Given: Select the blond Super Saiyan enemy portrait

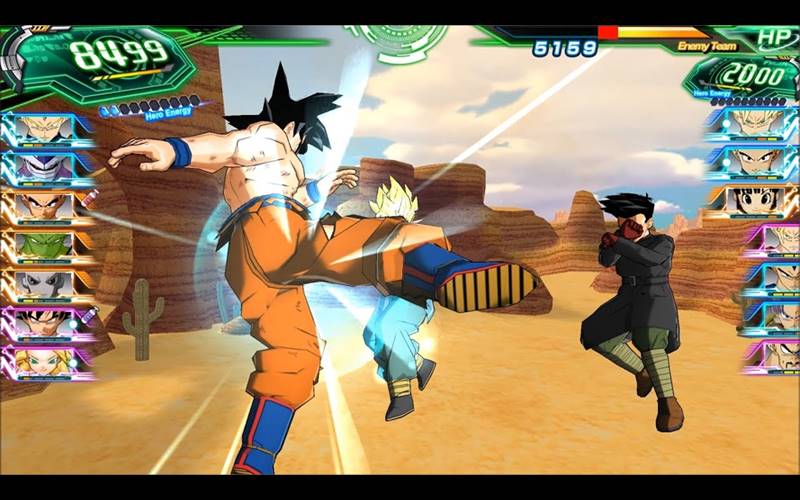Looking at the screenshot, I should point(756,122).
